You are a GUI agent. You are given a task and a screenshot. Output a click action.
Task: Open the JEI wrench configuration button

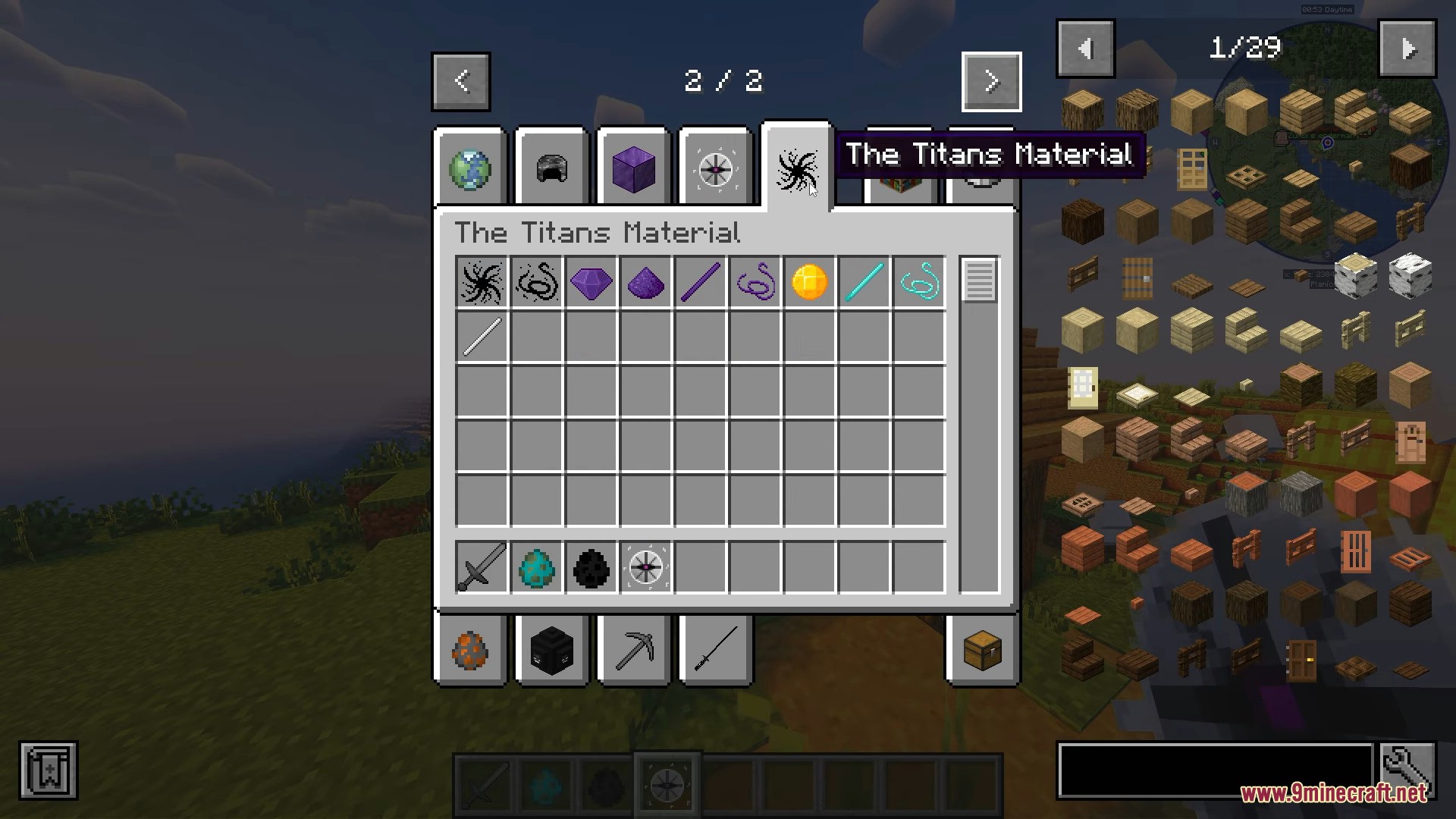pos(1407,770)
